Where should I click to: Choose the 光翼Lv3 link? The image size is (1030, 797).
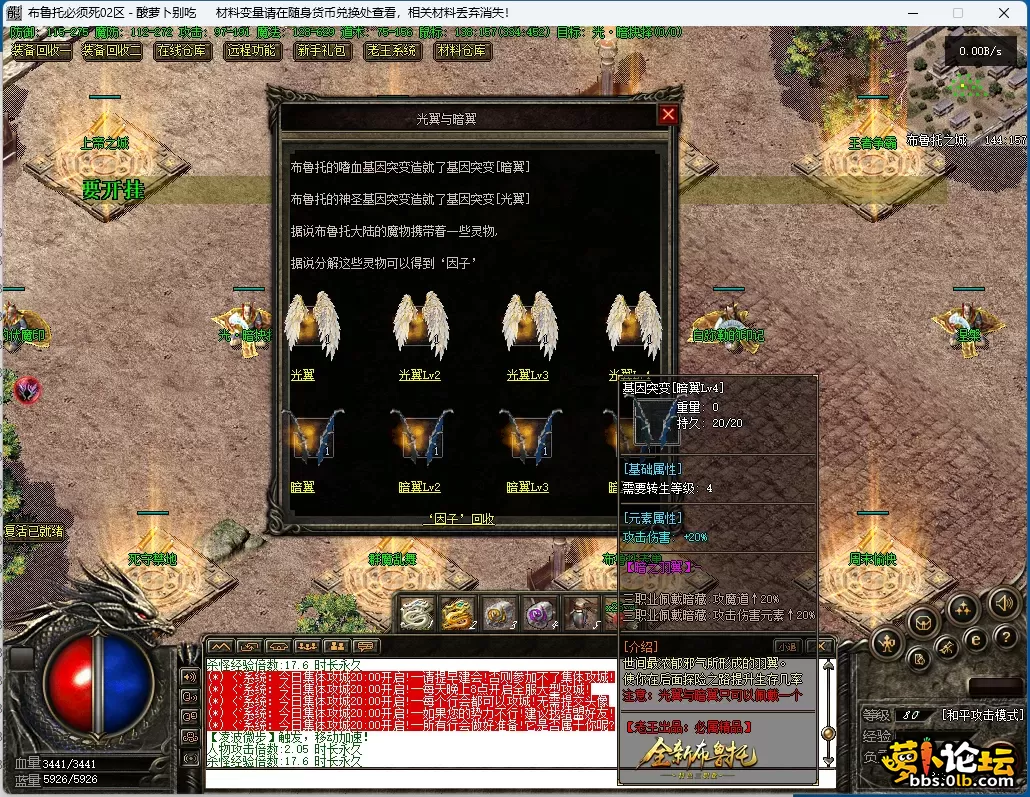tap(527, 375)
